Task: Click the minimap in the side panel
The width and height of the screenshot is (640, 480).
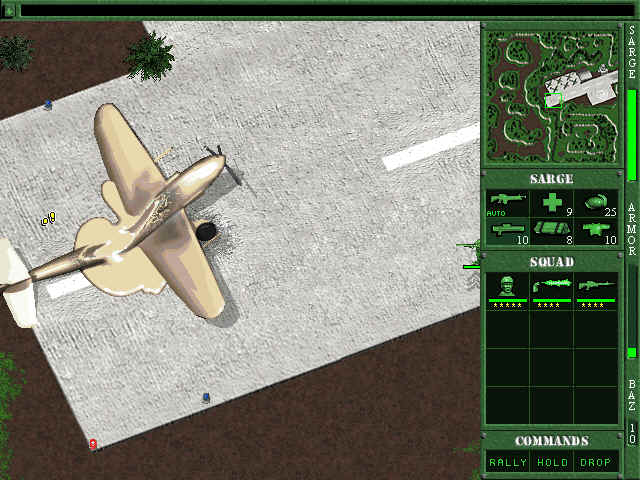Action: click(x=551, y=95)
